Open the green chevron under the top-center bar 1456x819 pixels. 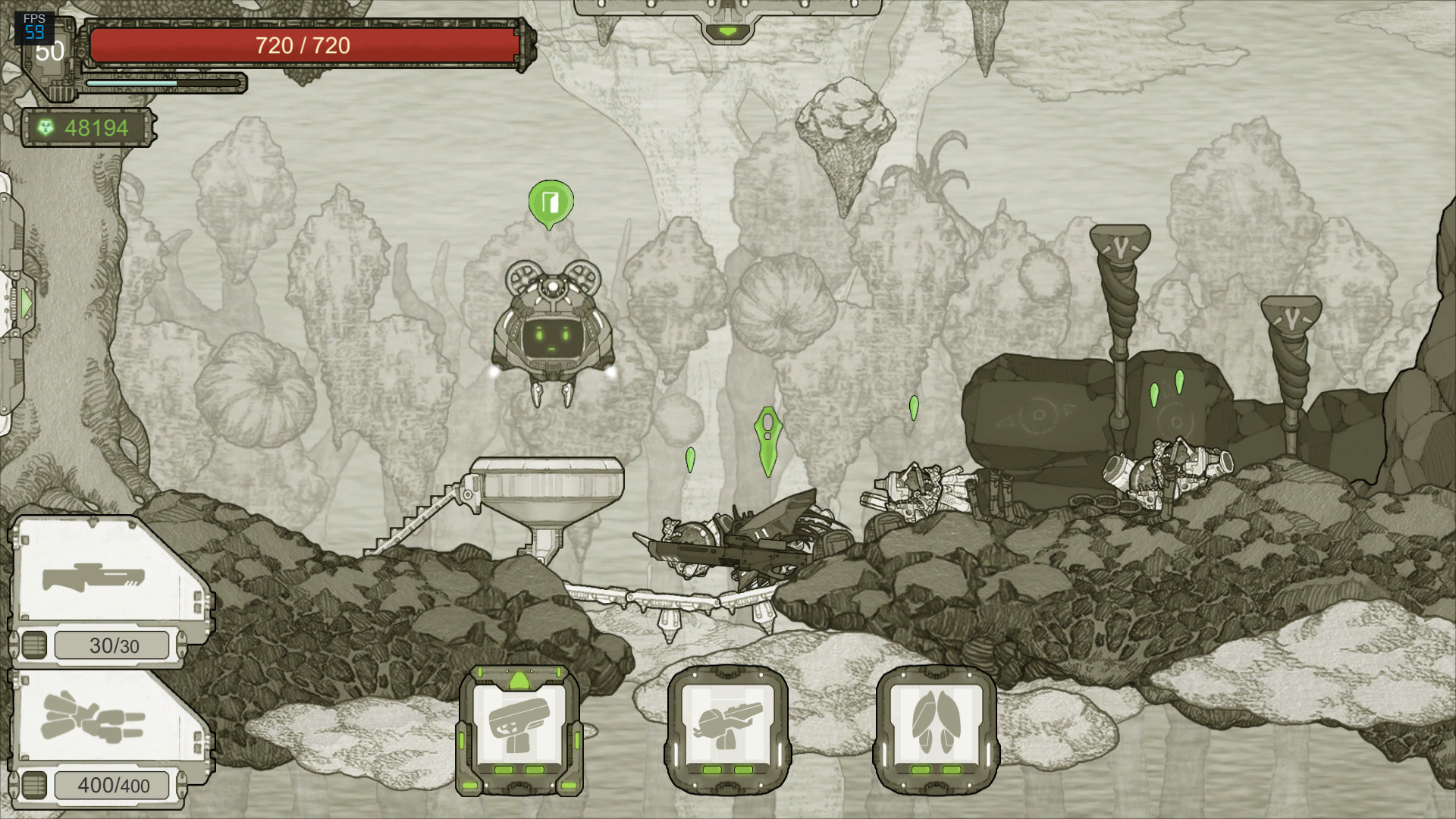tap(730, 32)
